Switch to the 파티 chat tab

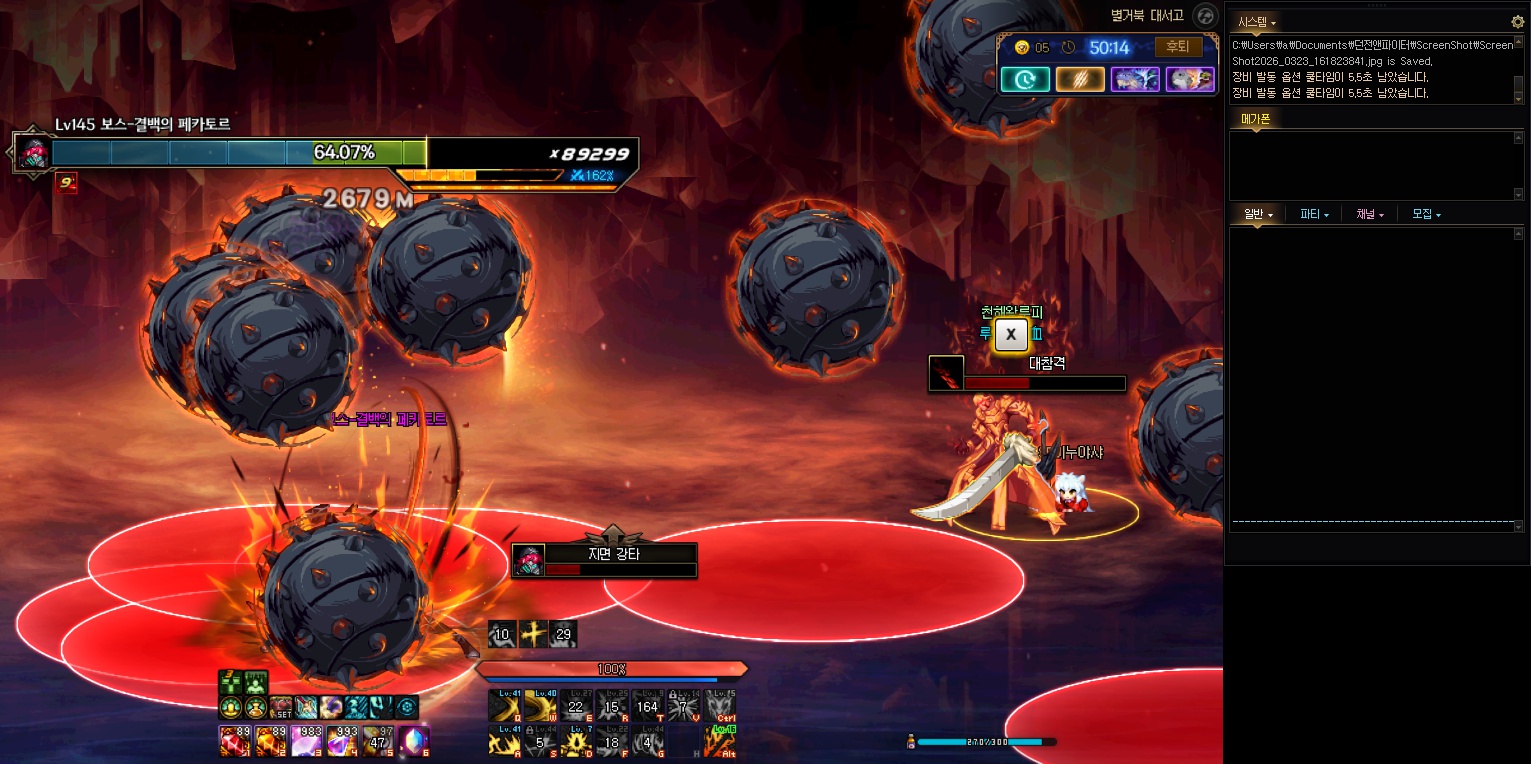point(1313,214)
